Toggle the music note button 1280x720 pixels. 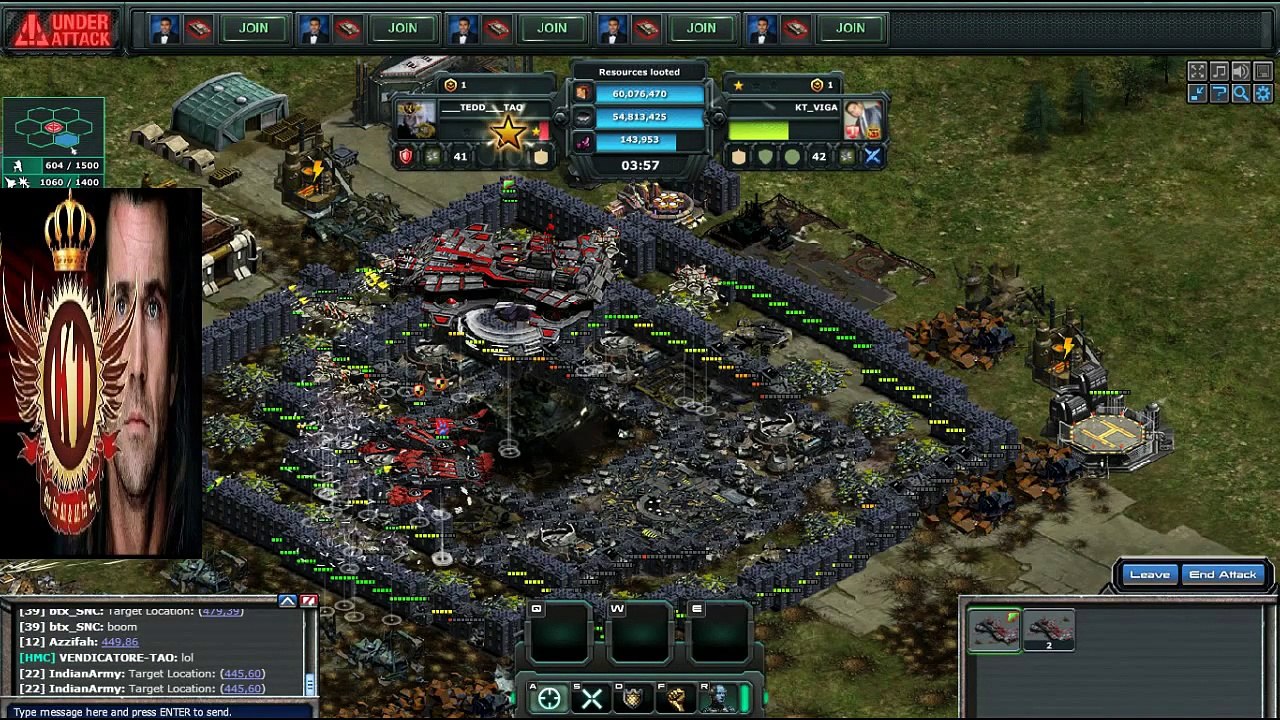(x=1219, y=71)
